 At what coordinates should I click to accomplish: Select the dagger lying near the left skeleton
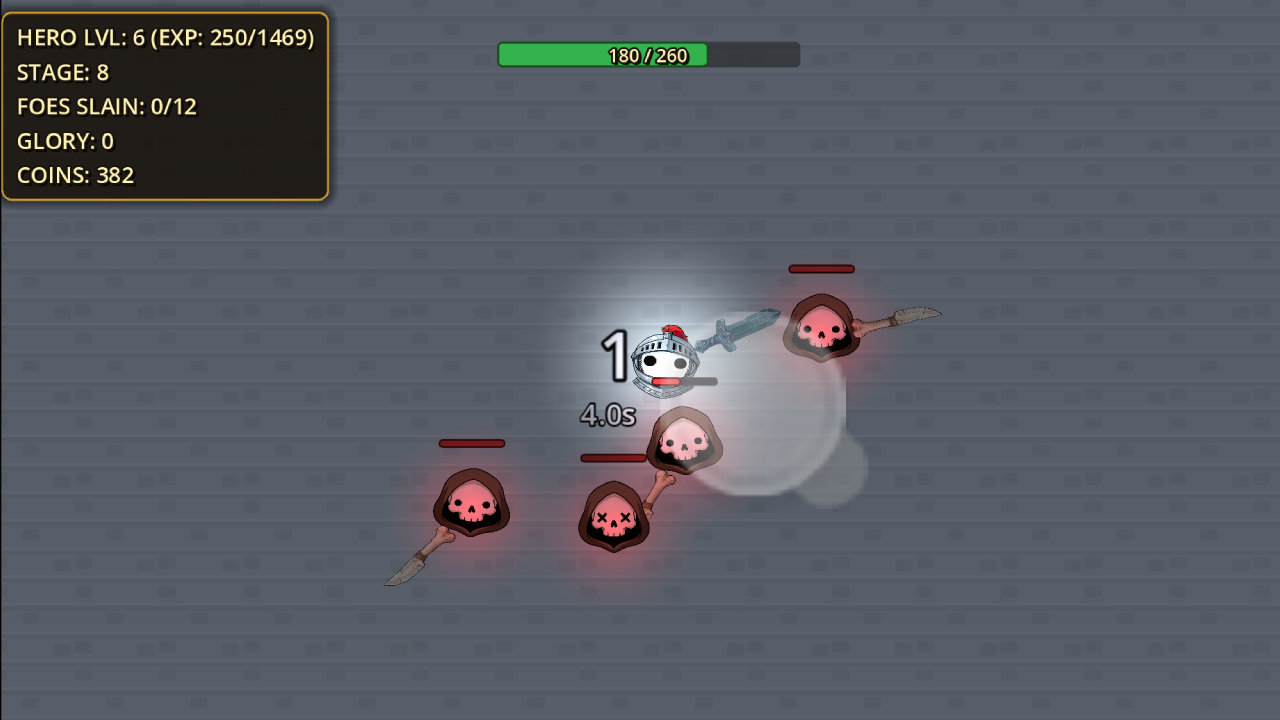pyautogui.click(x=404, y=570)
